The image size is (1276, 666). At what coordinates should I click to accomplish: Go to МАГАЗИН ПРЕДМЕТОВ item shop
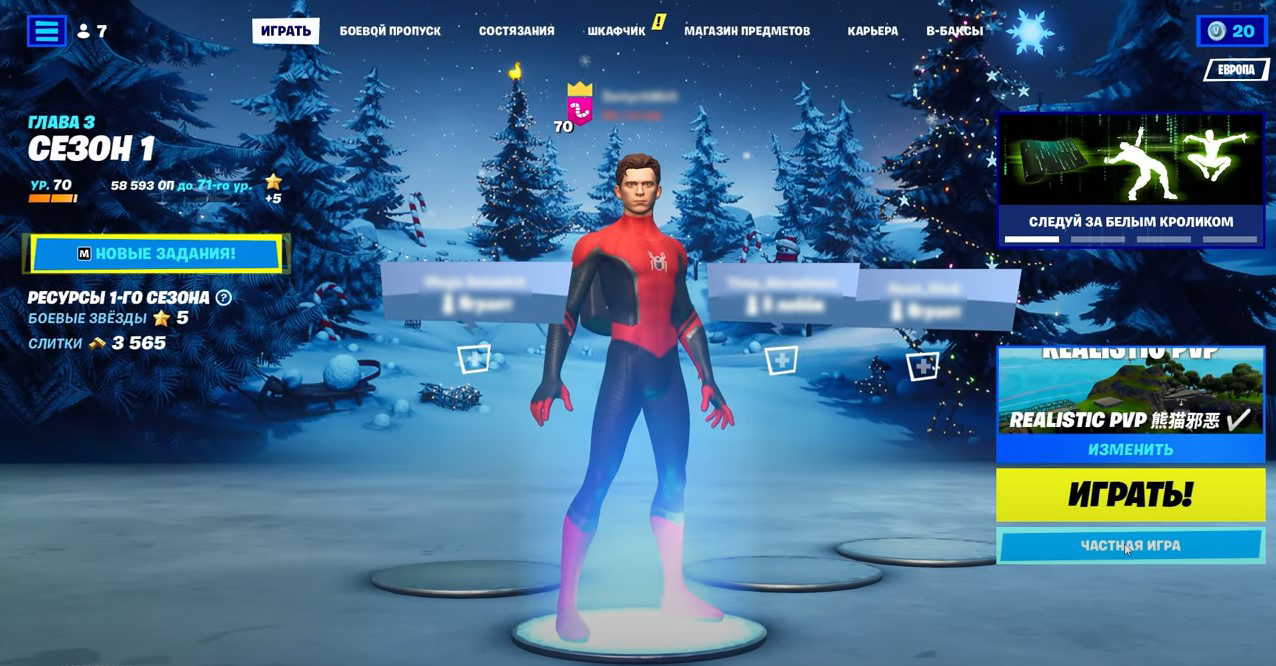click(x=747, y=31)
